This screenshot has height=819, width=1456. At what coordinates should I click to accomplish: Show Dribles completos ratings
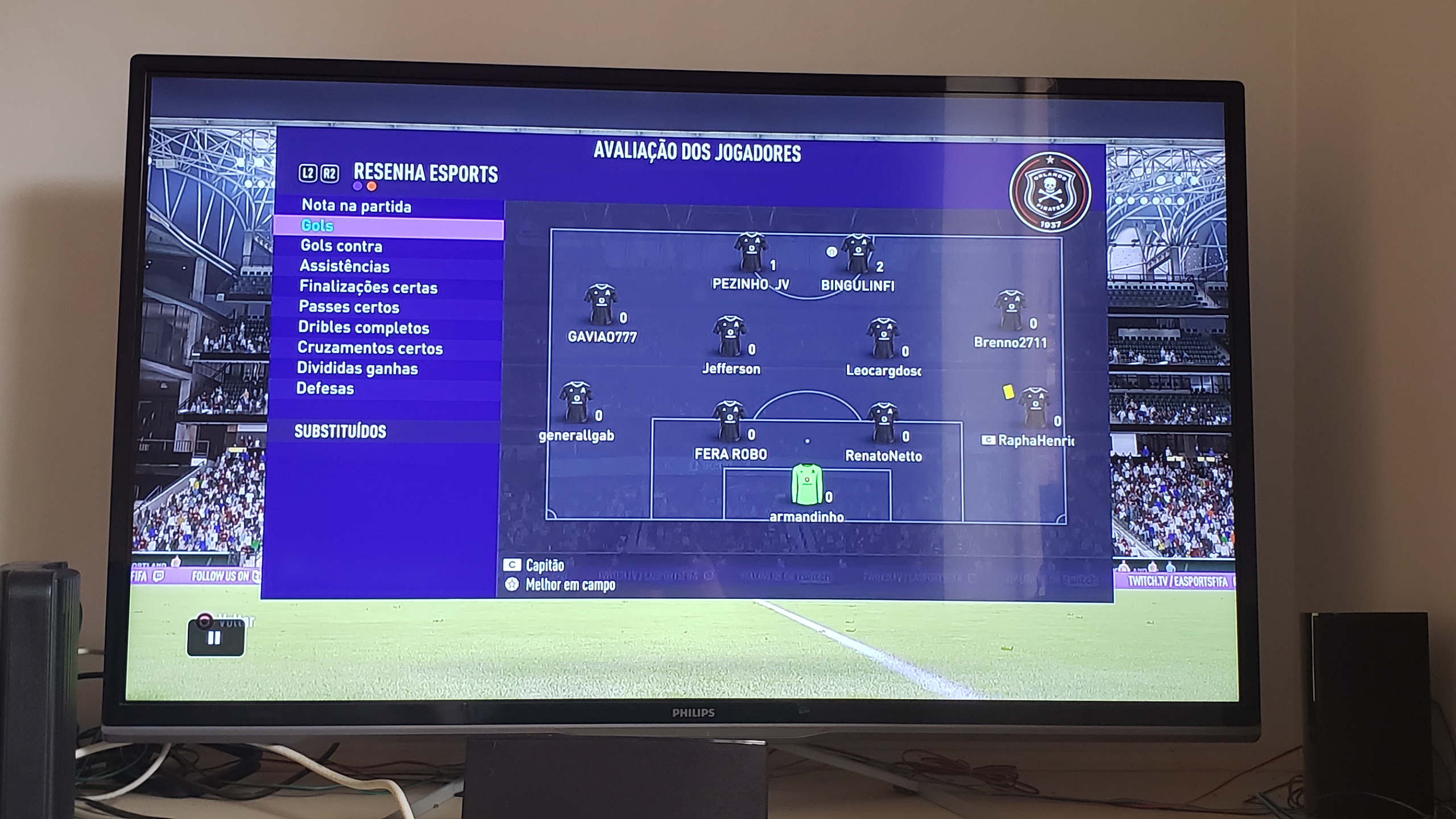(x=363, y=328)
